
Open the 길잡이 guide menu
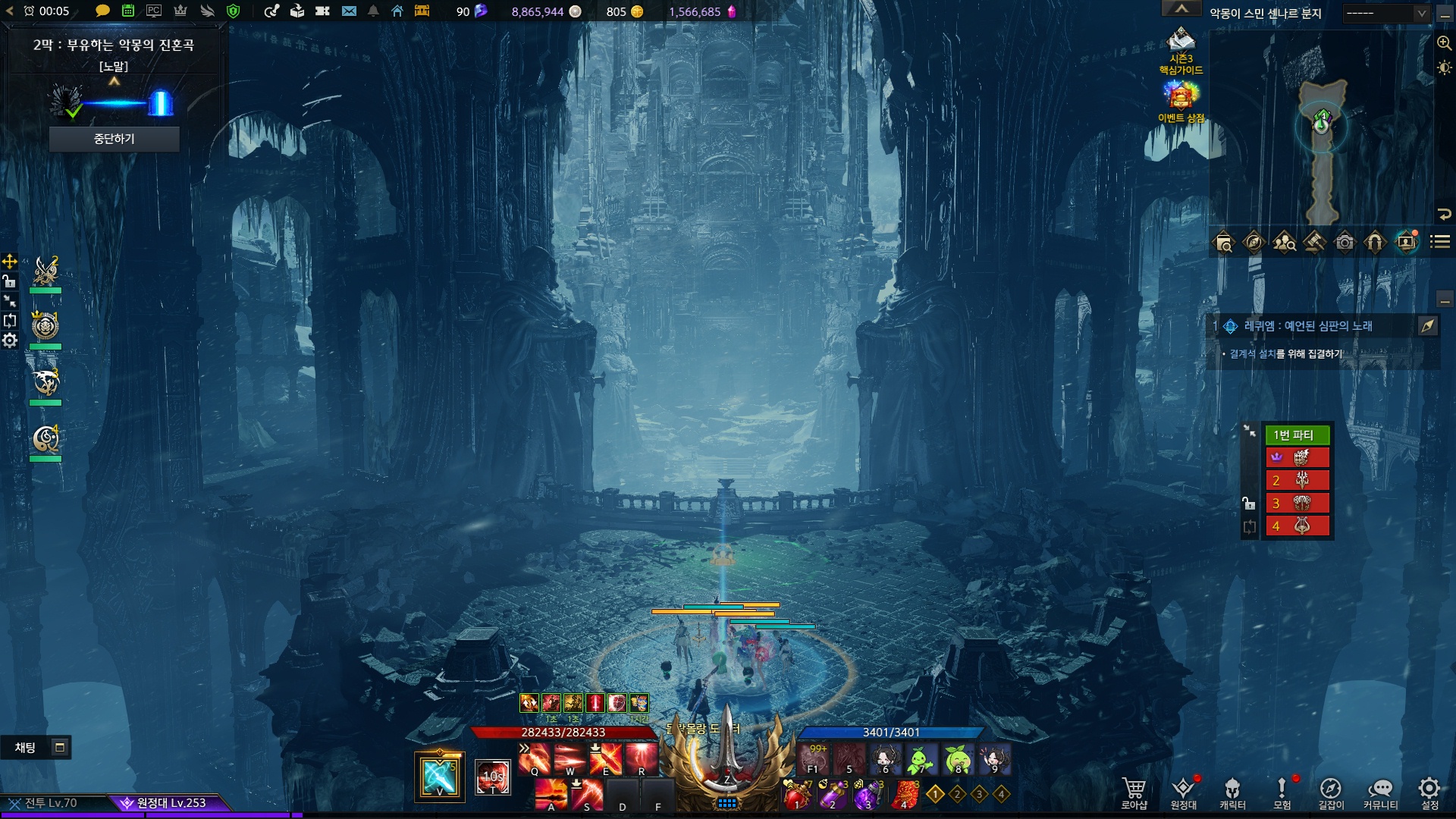[x=1331, y=792]
